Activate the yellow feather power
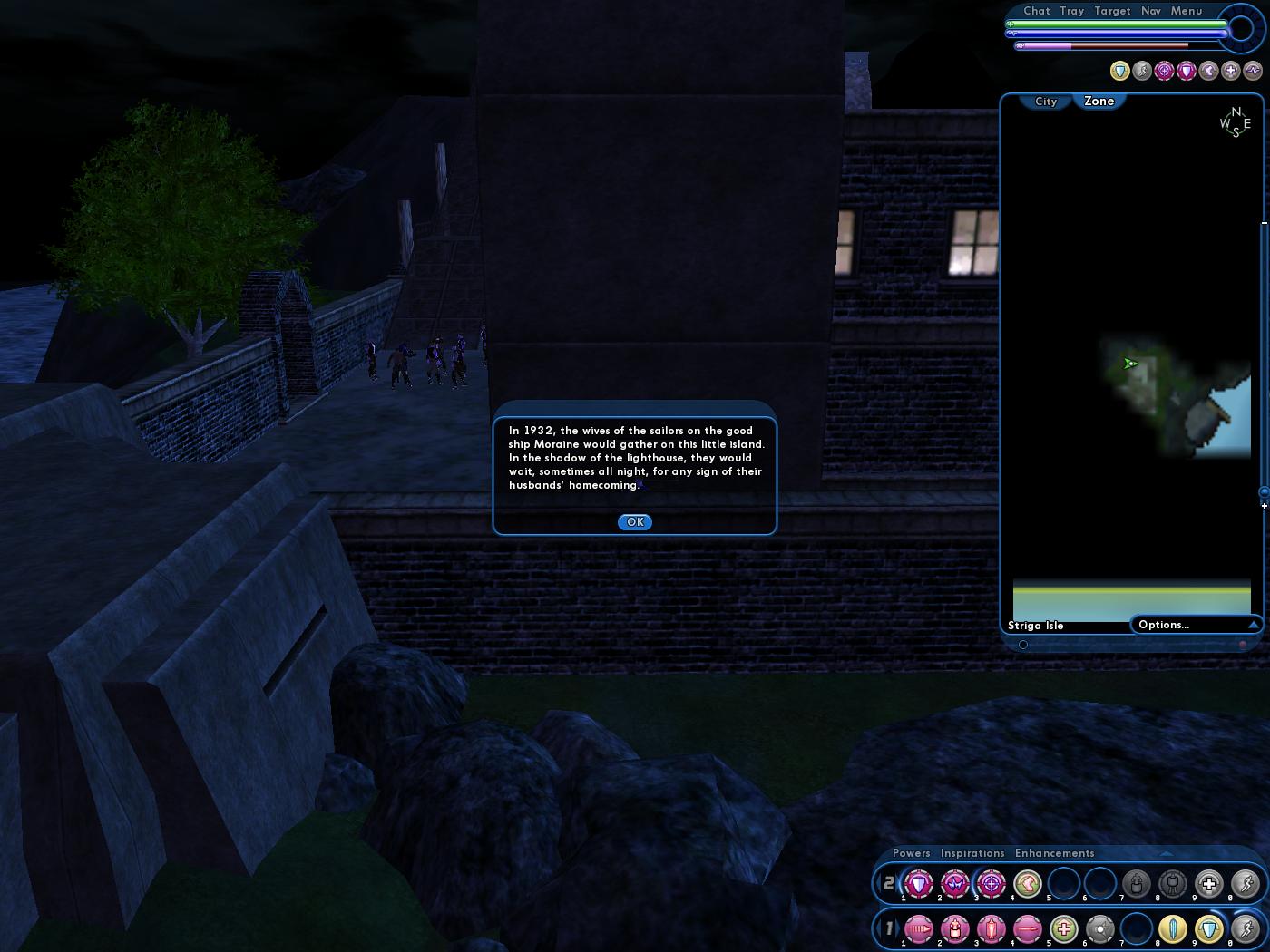The width and height of the screenshot is (1270, 952). pyautogui.click(x=1172, y=929)
